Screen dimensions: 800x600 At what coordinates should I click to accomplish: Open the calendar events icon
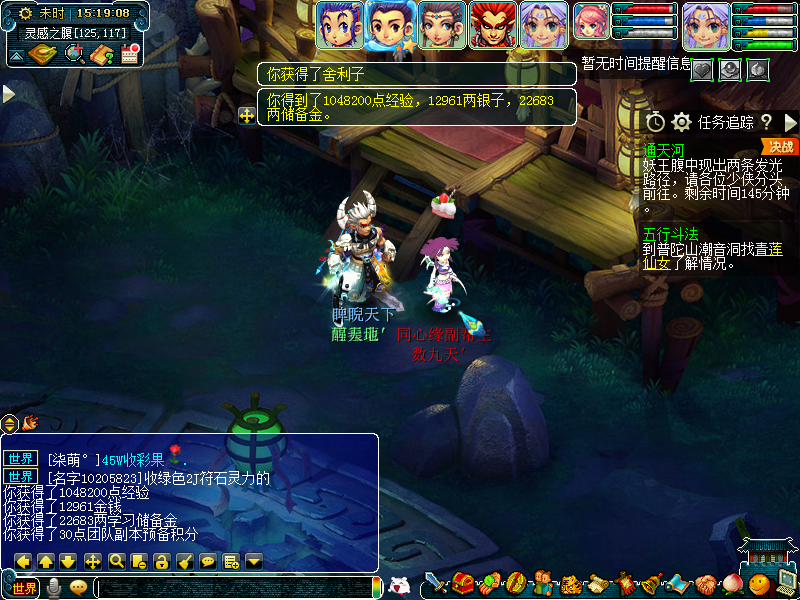(x=129, y=54)
